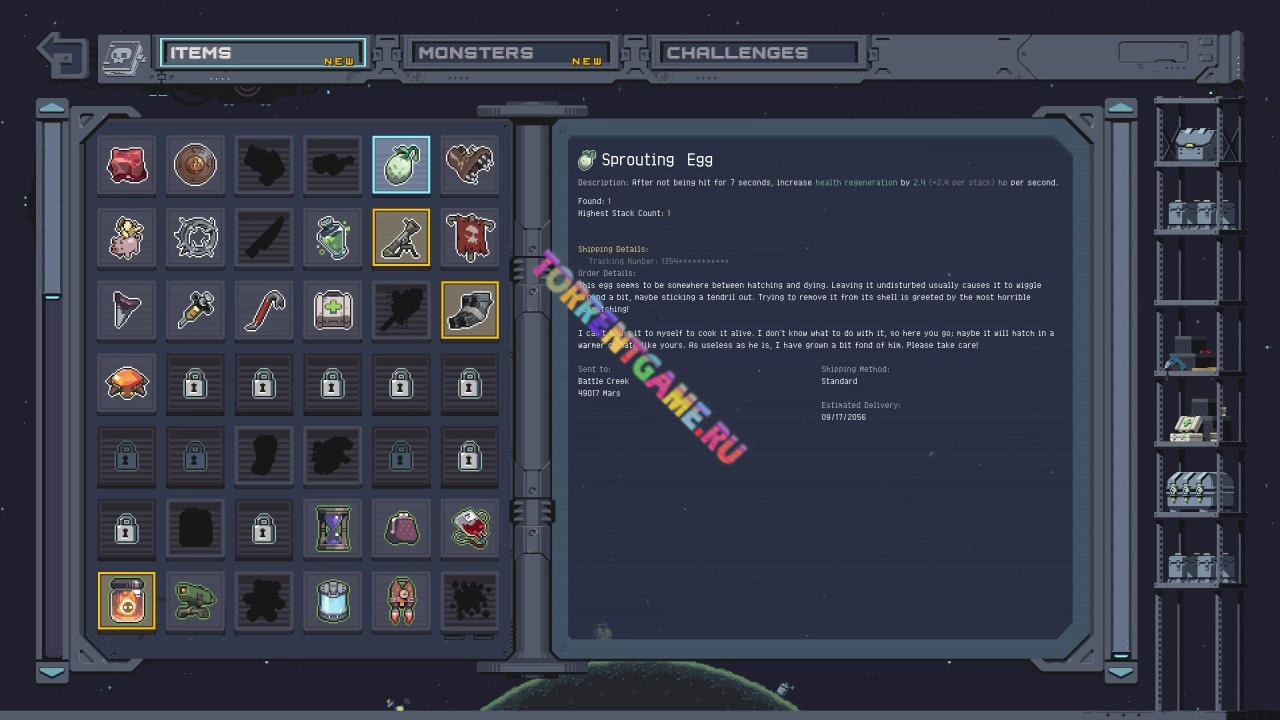Open the piggy bank item entry
Image resolution: width=1280 pixels, height=720 pixels.
tap(127, 238)
